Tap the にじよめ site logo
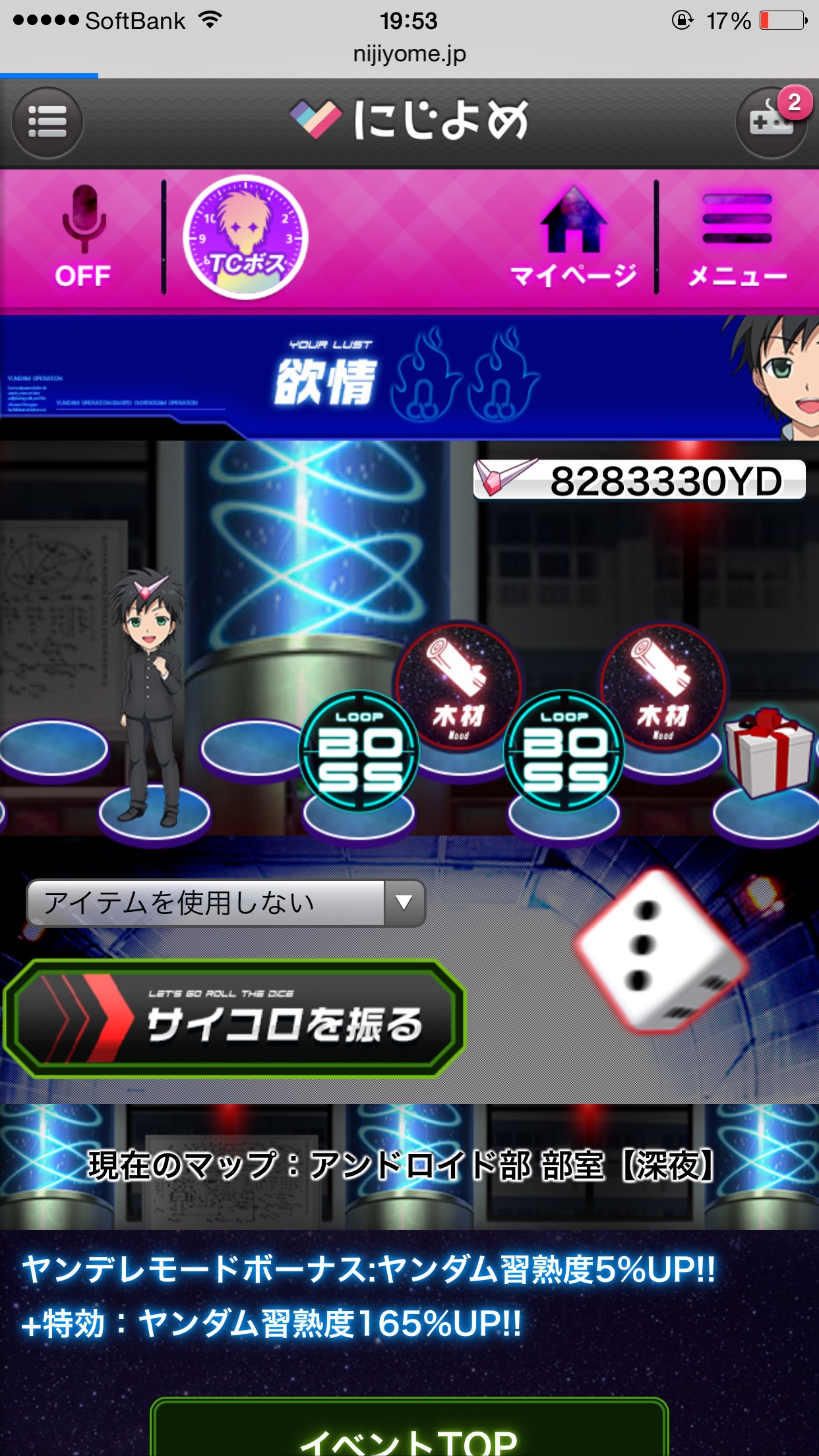The image size is (819, 1456). pos(409,120)
